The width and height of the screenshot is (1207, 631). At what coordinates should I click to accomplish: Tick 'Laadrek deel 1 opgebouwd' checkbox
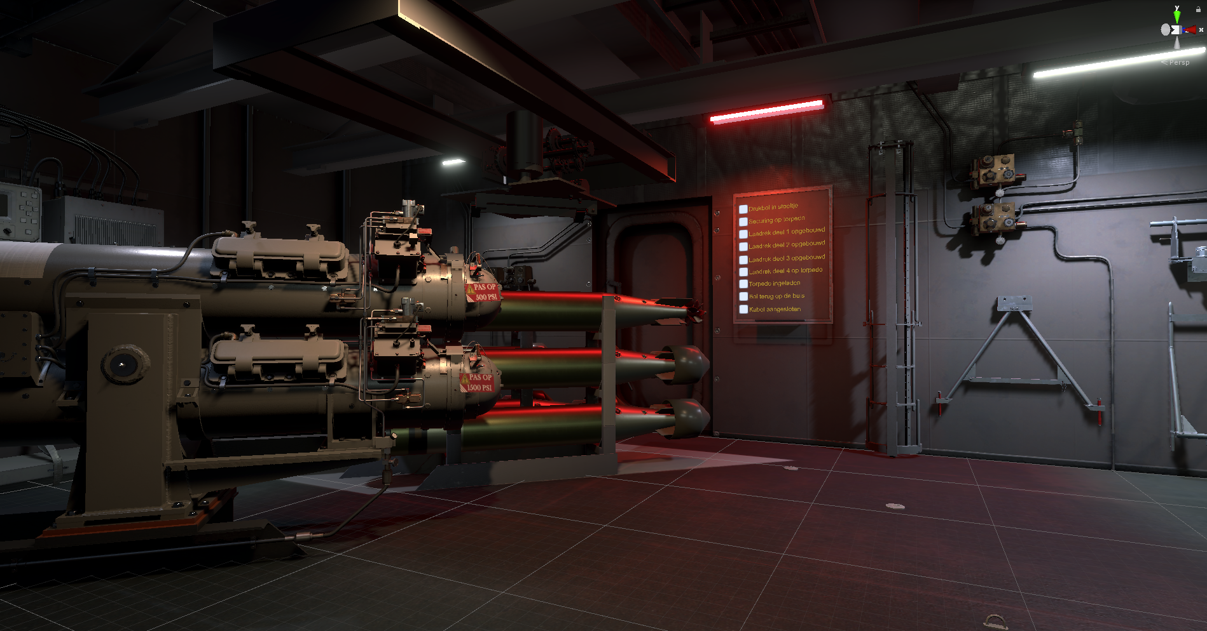pyautogui.click(x=743, y=235)
